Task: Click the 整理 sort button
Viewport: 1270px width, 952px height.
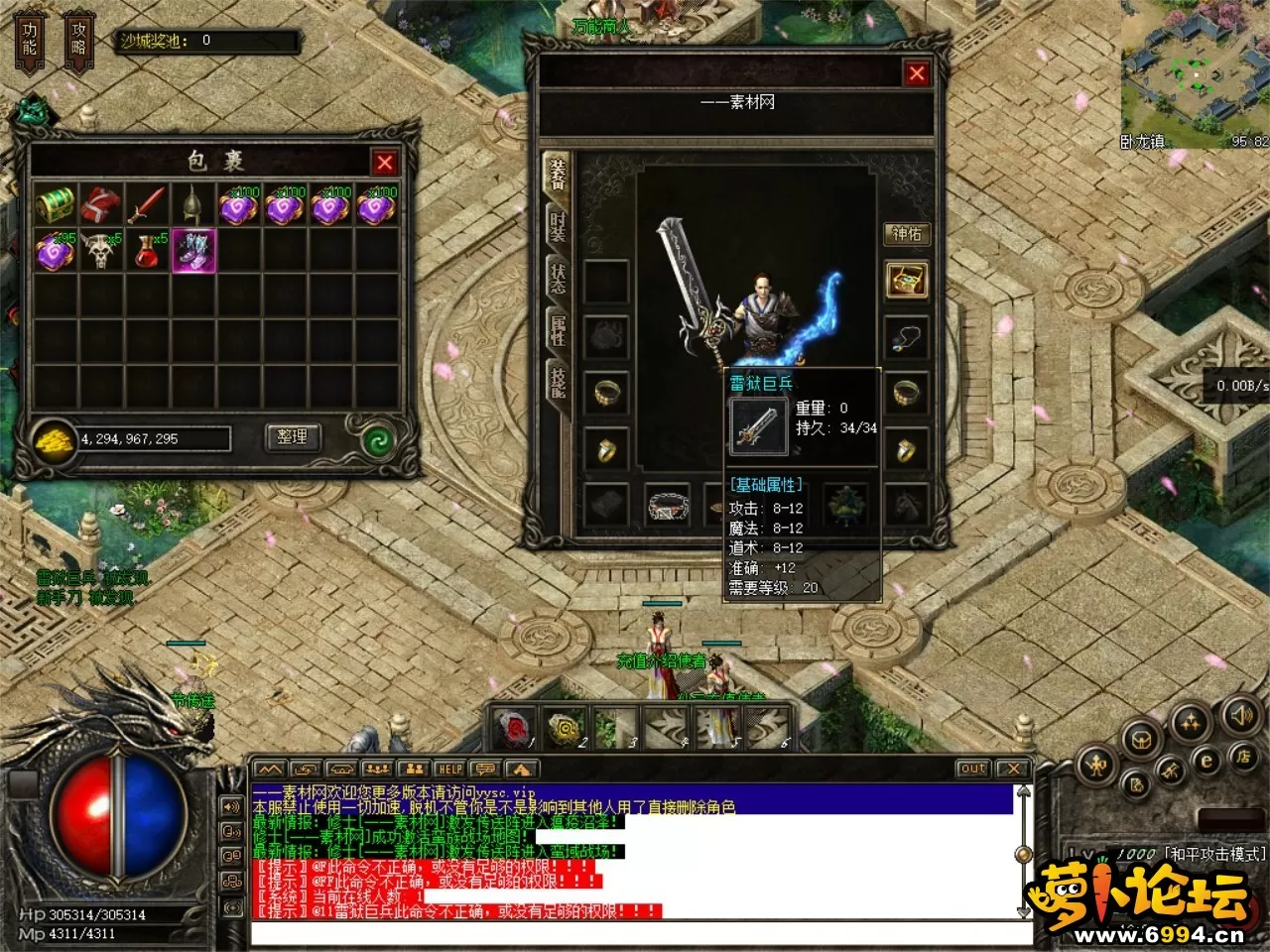Action: [x=292, y=437]
